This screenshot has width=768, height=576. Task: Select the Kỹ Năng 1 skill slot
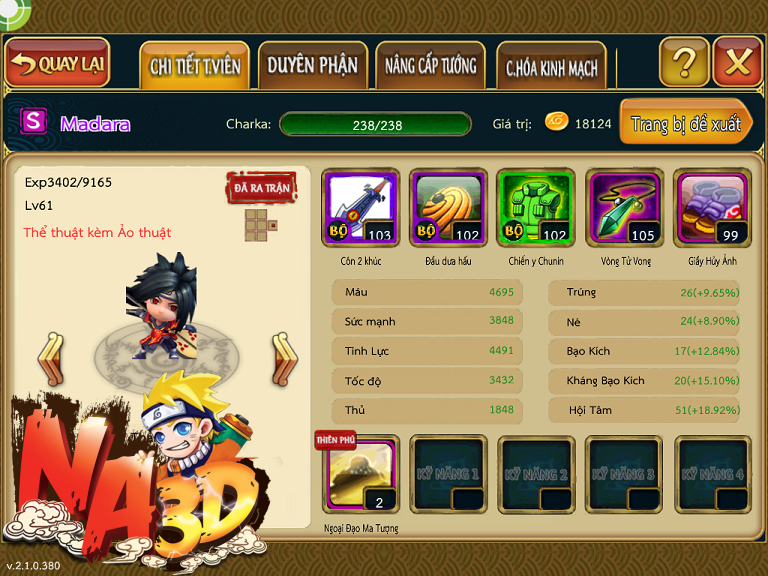coord(449,474)
